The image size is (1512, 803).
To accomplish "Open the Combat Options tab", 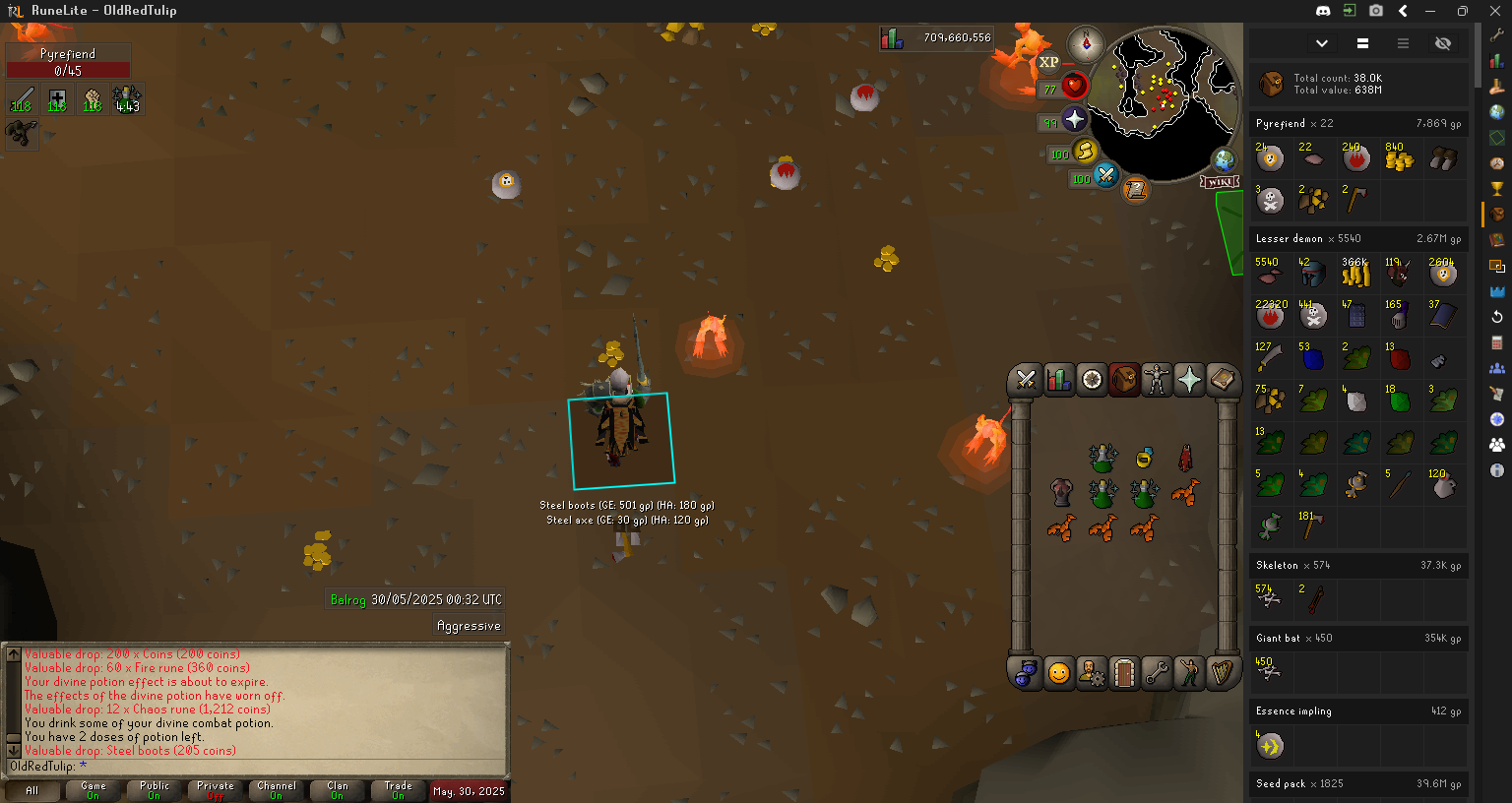I will click(x=1026, y=379).
